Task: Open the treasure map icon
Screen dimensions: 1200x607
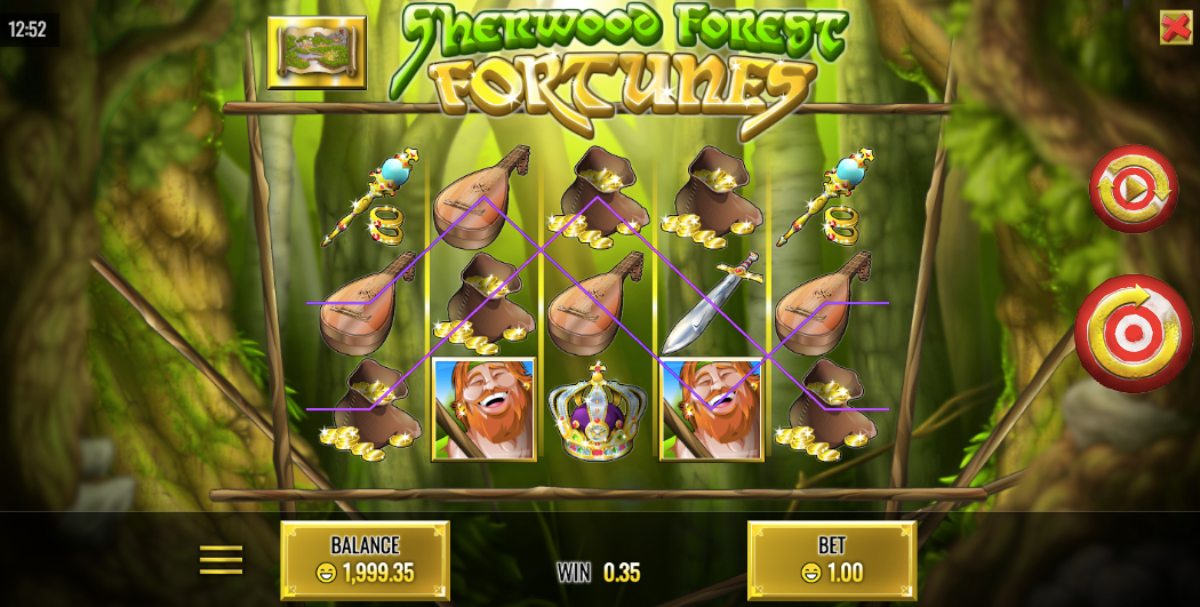Action: pos(317,52)
